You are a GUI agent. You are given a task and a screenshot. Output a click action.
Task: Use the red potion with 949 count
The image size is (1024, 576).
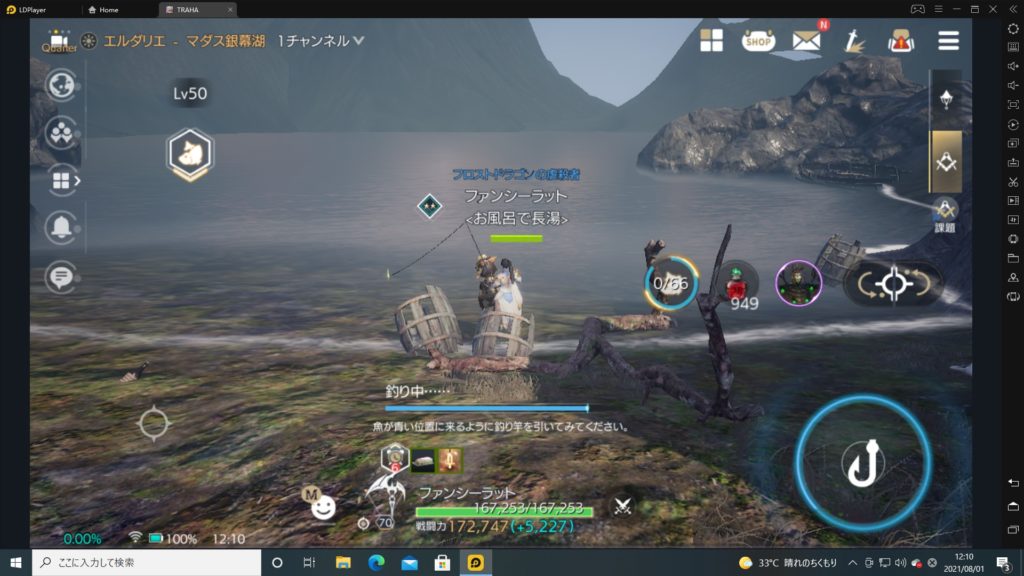738,284
